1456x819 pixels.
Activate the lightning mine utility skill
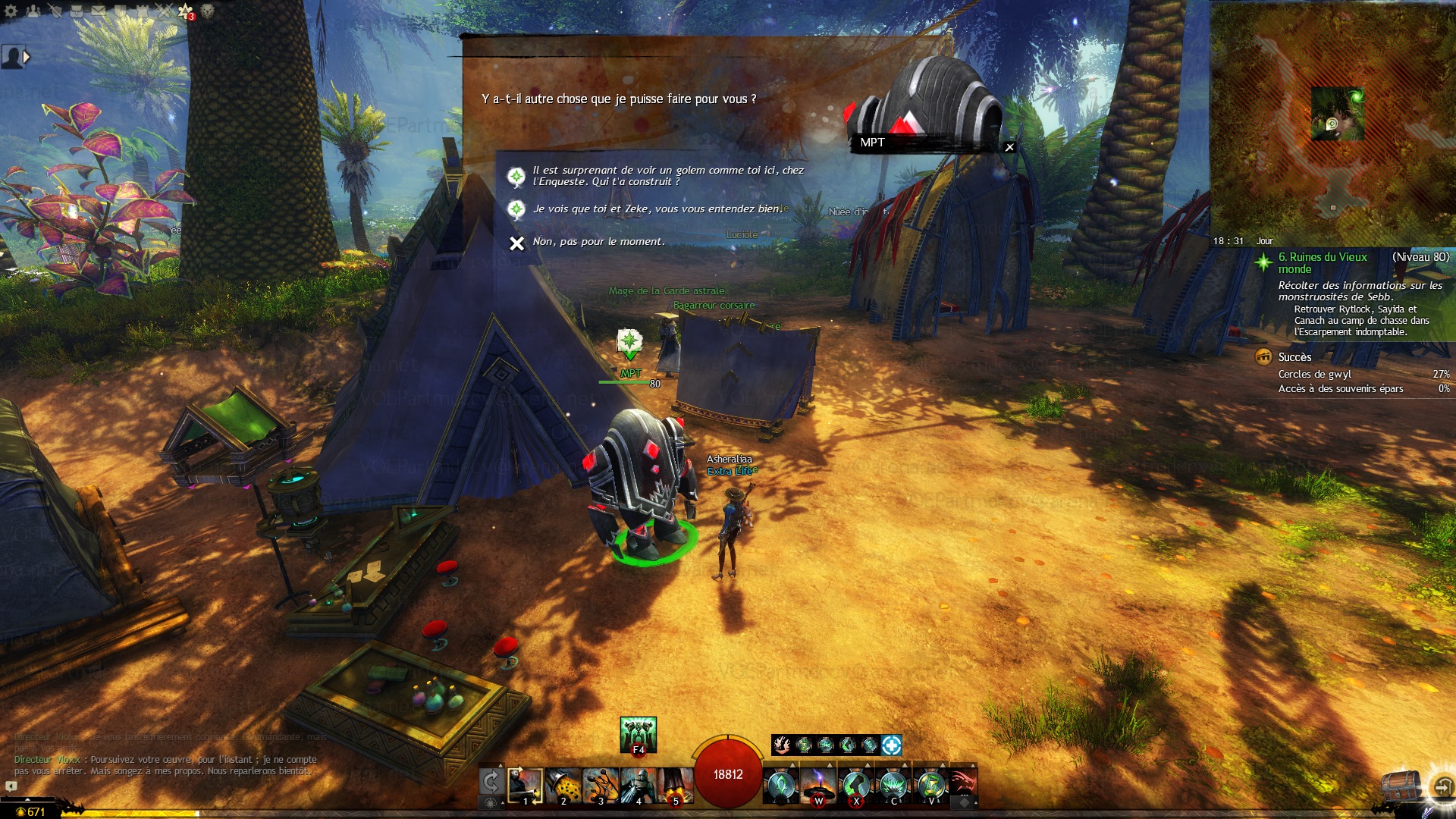coord(818,786)
